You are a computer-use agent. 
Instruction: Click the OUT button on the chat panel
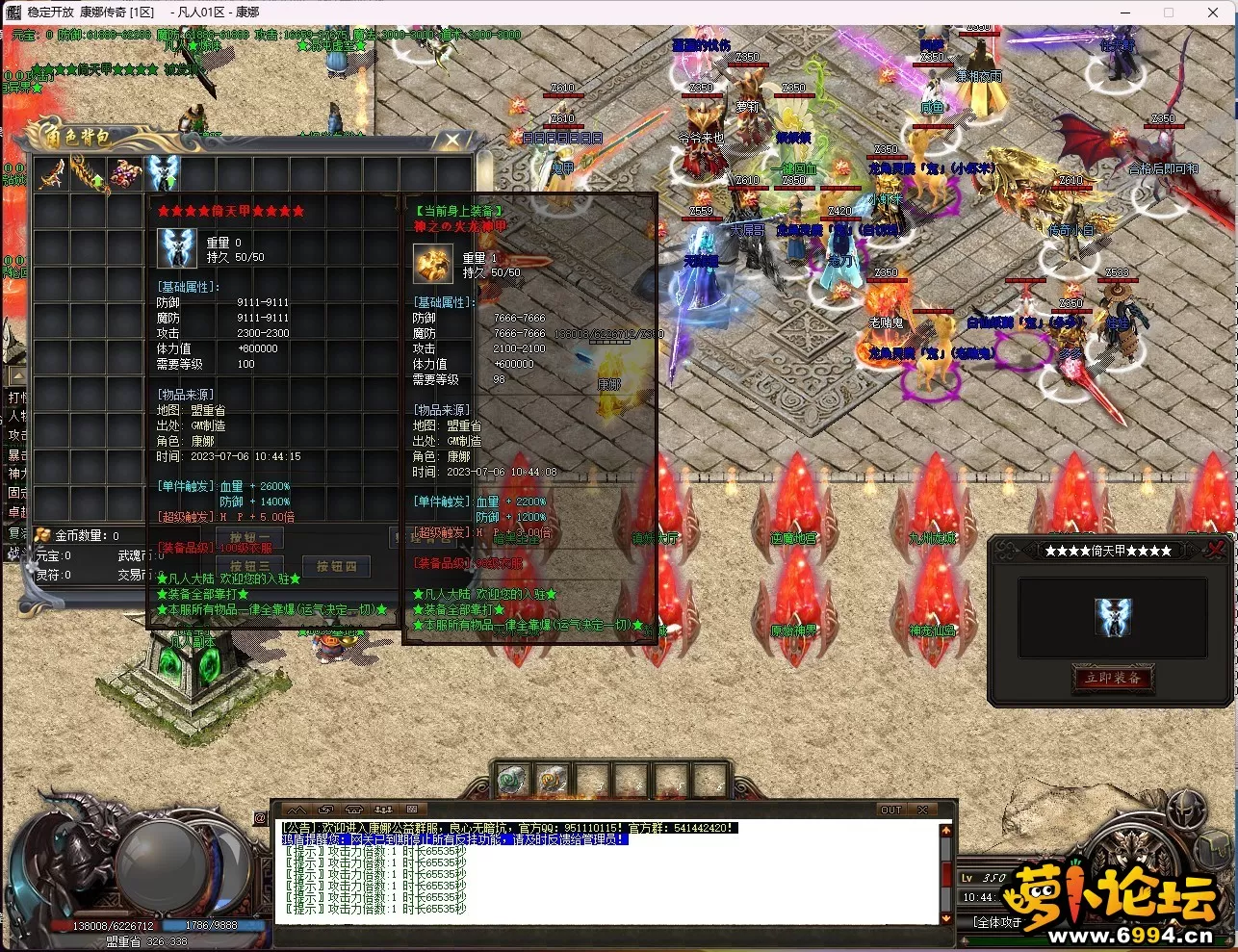891,810
